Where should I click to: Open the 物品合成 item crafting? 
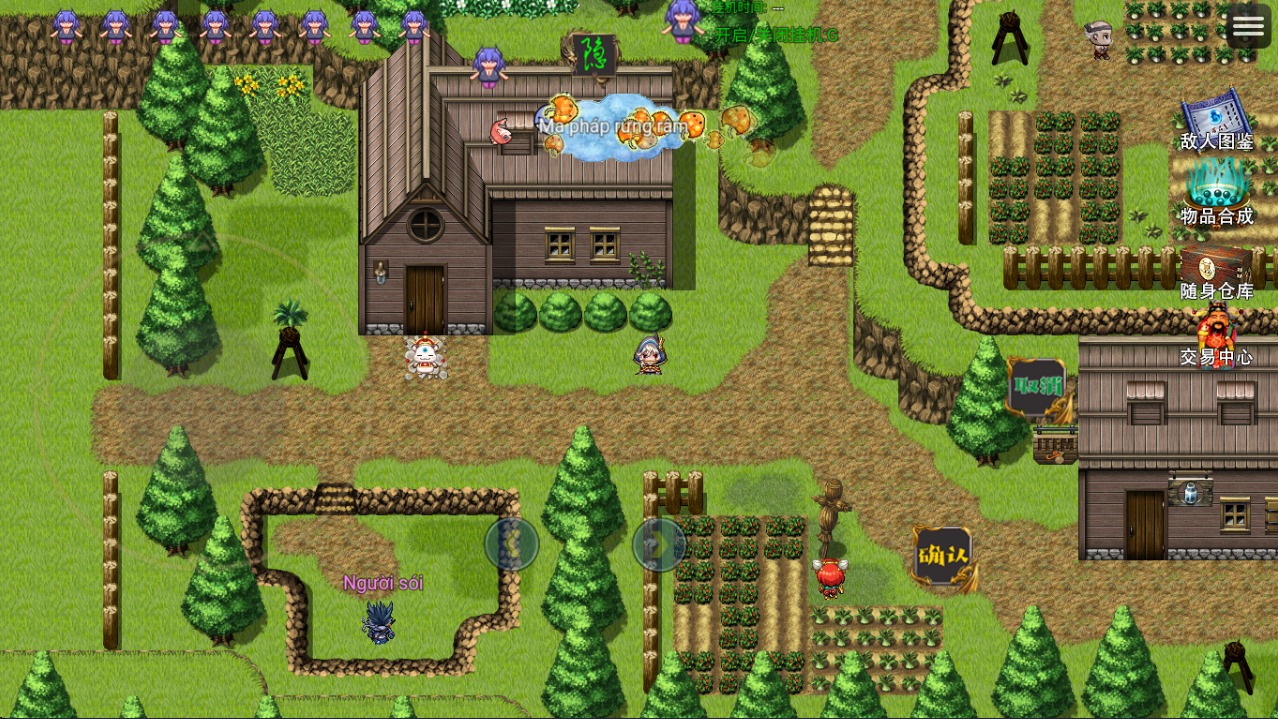click(1216, 191)
